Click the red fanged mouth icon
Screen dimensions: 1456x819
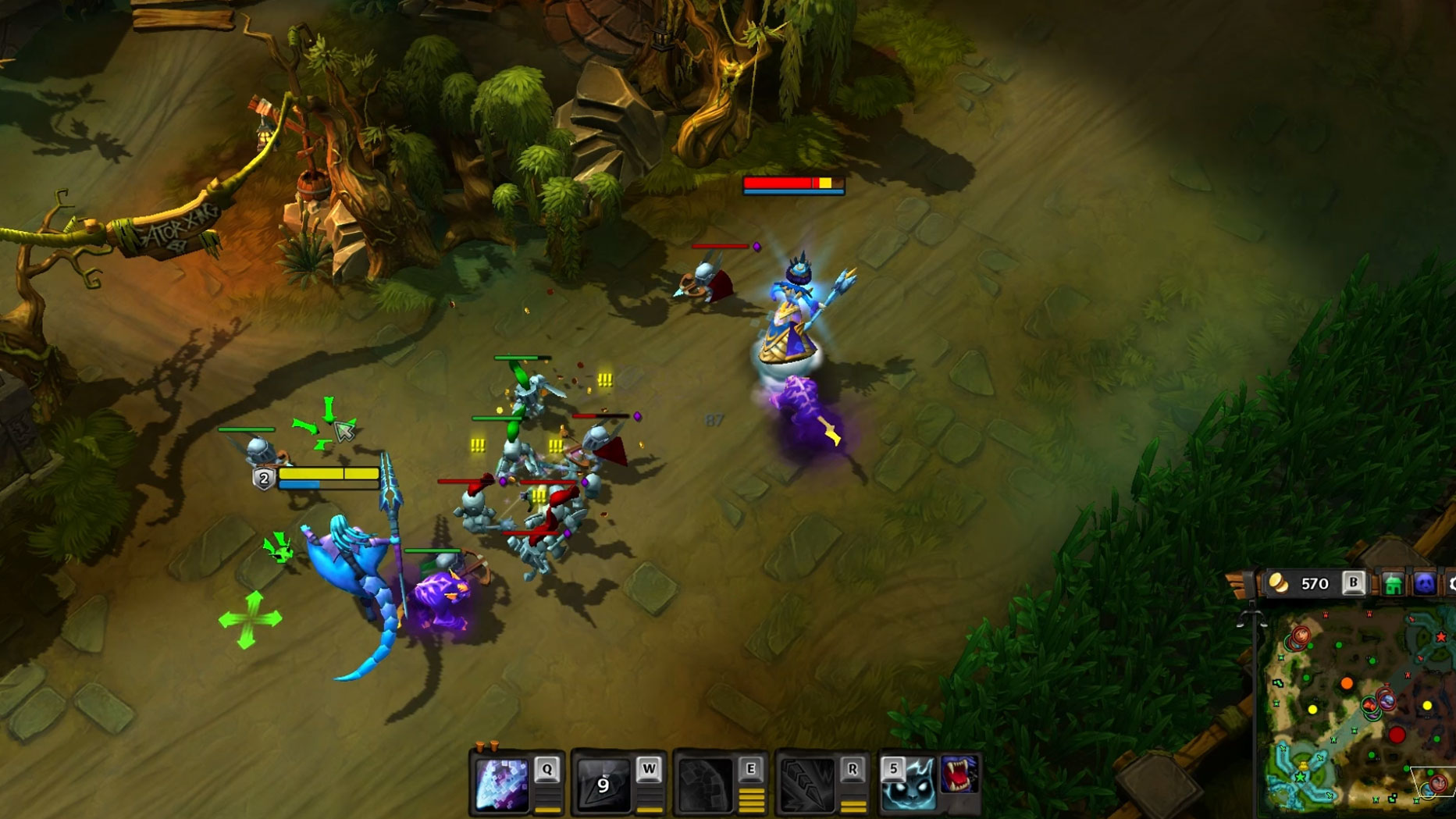click(959, 774)
